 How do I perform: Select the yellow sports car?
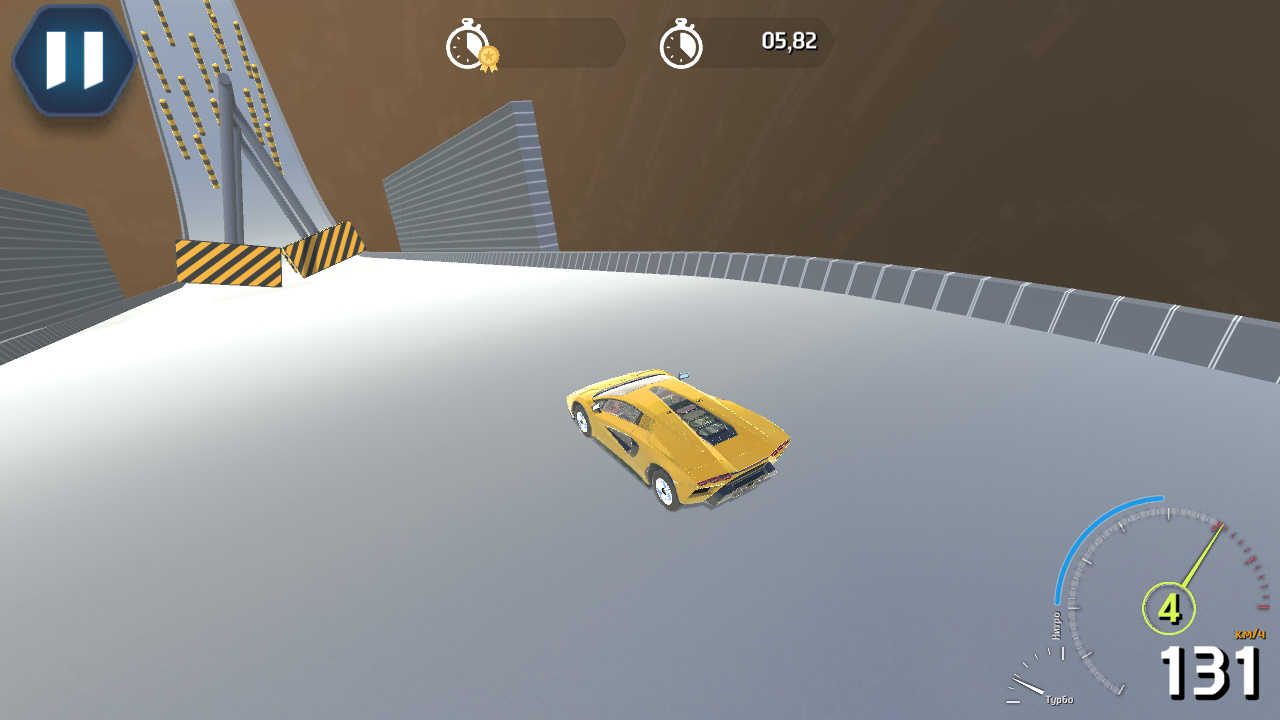(680, 440)
